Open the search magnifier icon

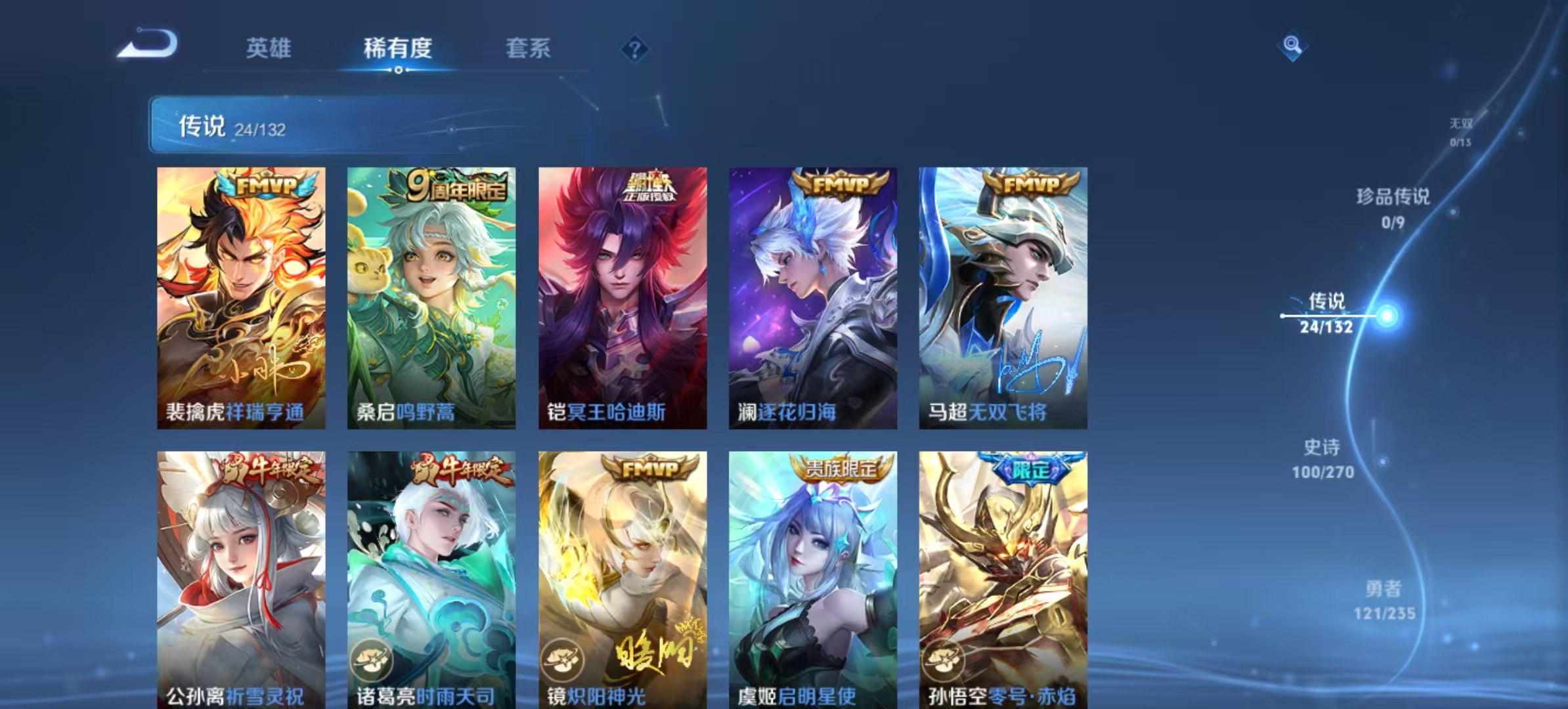[x=1291, y=46]
